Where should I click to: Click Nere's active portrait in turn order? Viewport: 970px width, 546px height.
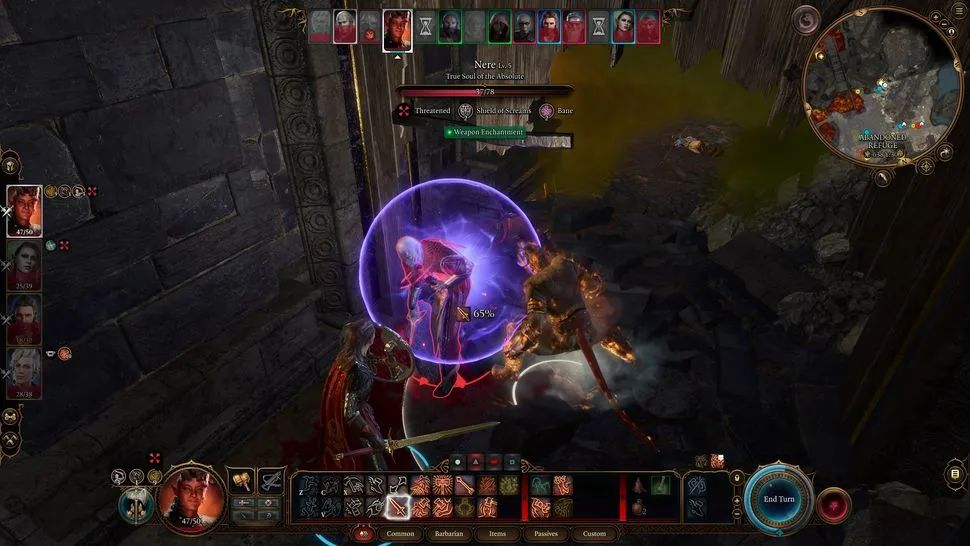(397, 27)
